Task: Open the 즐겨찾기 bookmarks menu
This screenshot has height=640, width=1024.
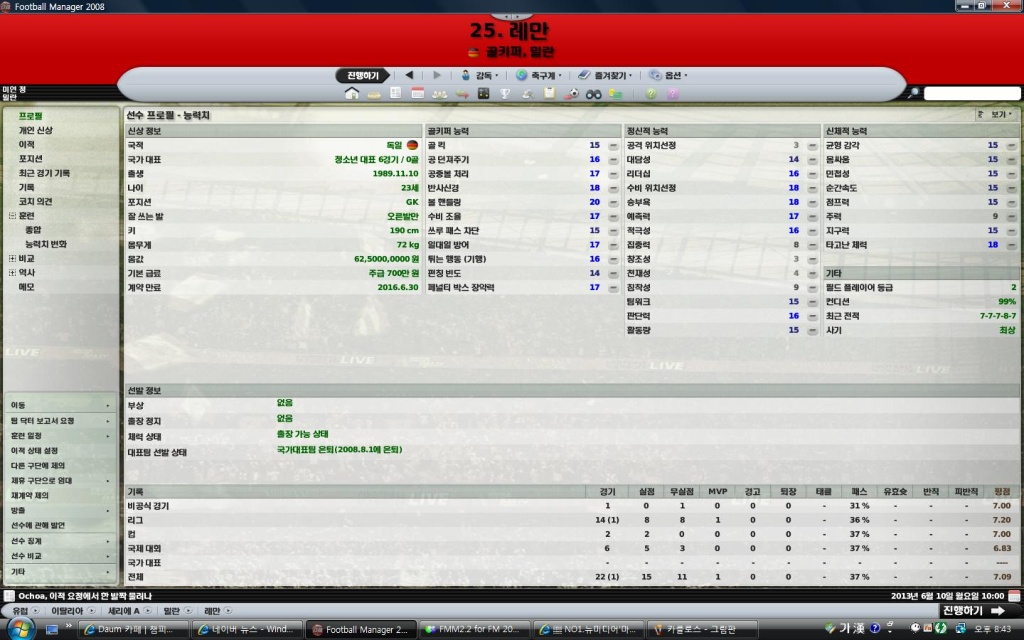Action: 609,75
